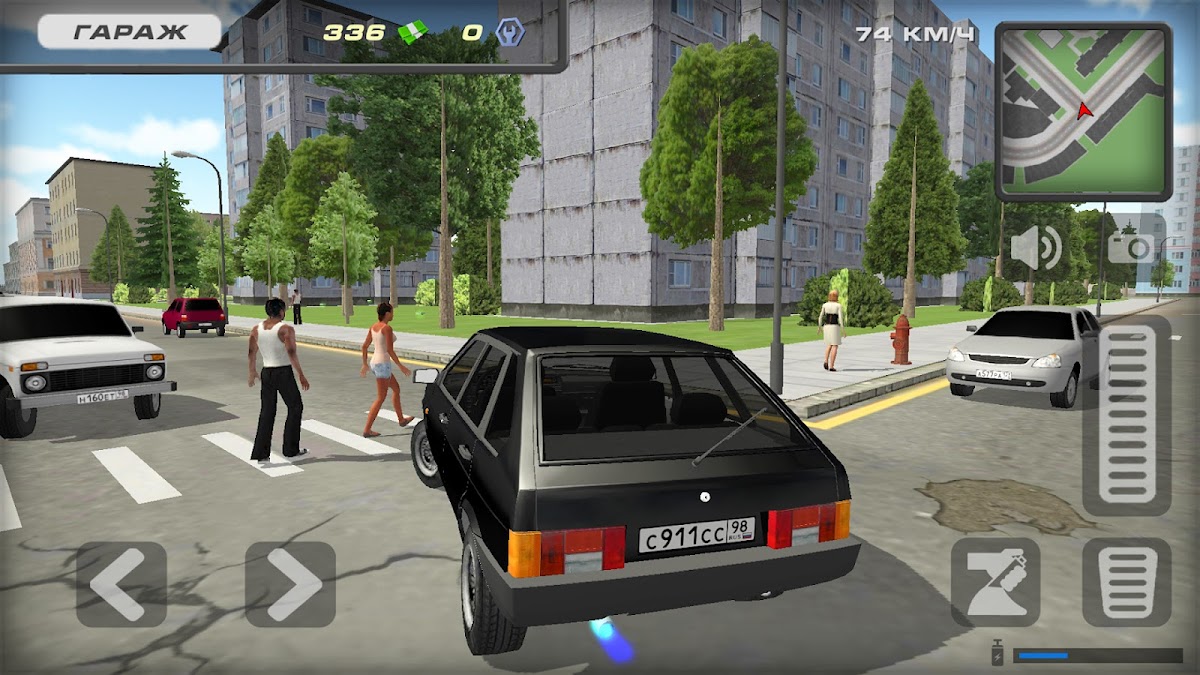
Task: Click the minimap
Action: [1083, 111]
